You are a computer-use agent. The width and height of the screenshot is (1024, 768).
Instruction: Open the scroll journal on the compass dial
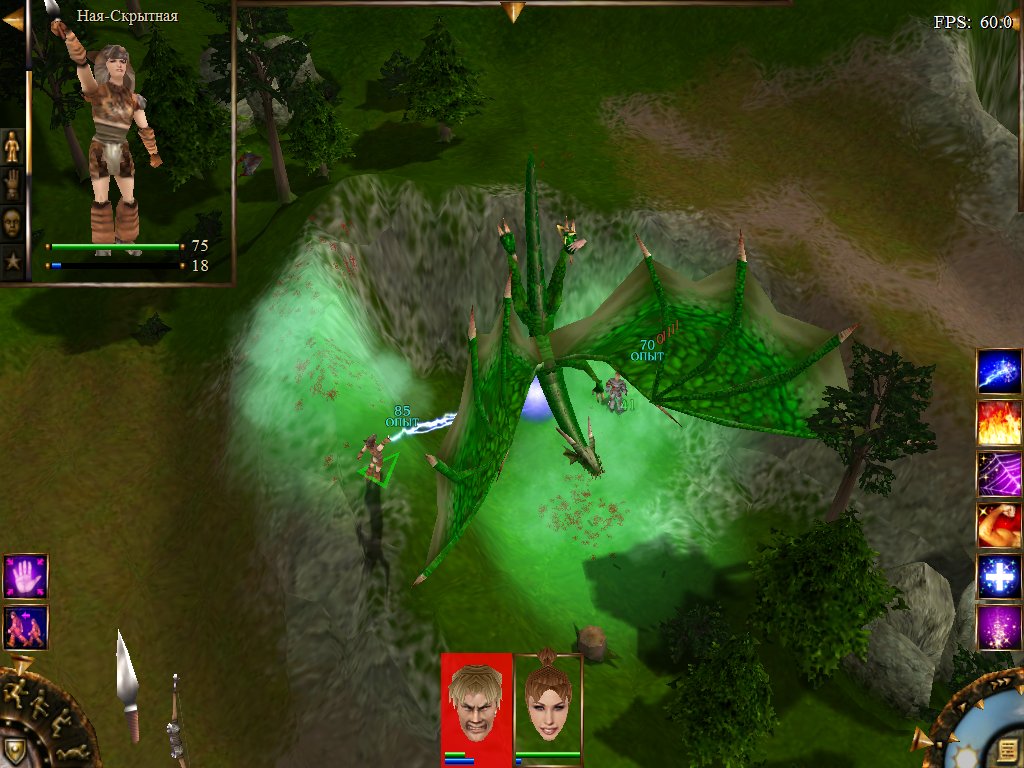(x=1007, y=750)
